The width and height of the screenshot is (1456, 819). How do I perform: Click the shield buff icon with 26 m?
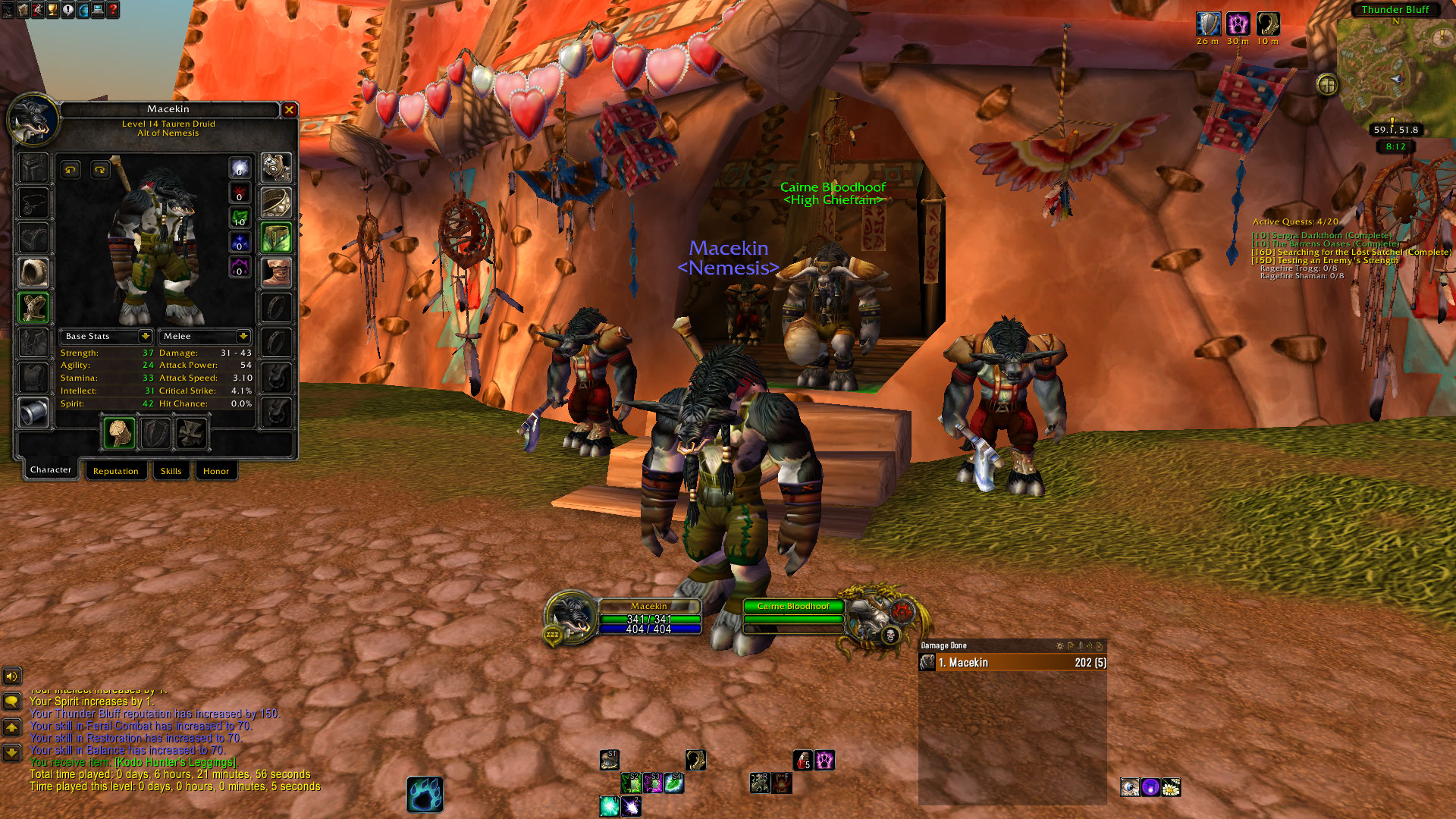1207,24
